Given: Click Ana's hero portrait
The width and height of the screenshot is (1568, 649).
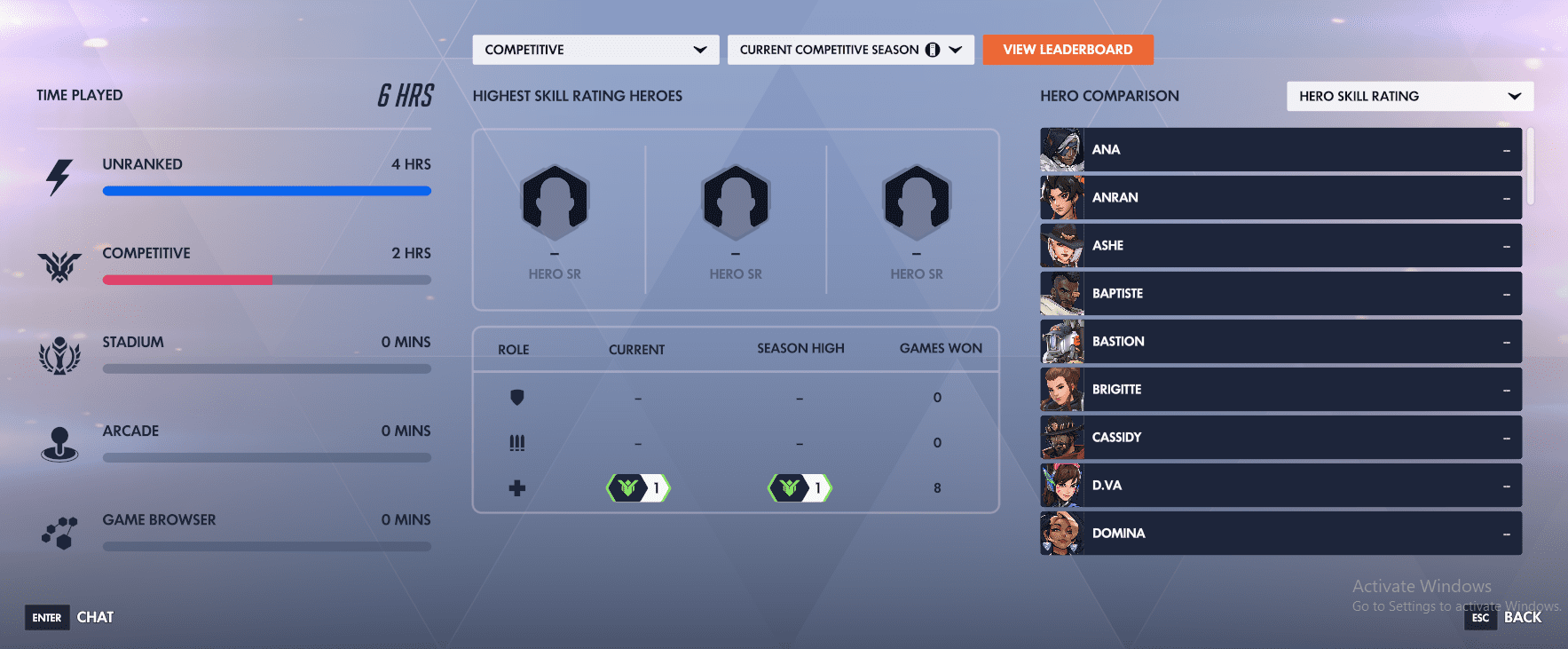Looking at the screenshot, I should point(1061,149).
